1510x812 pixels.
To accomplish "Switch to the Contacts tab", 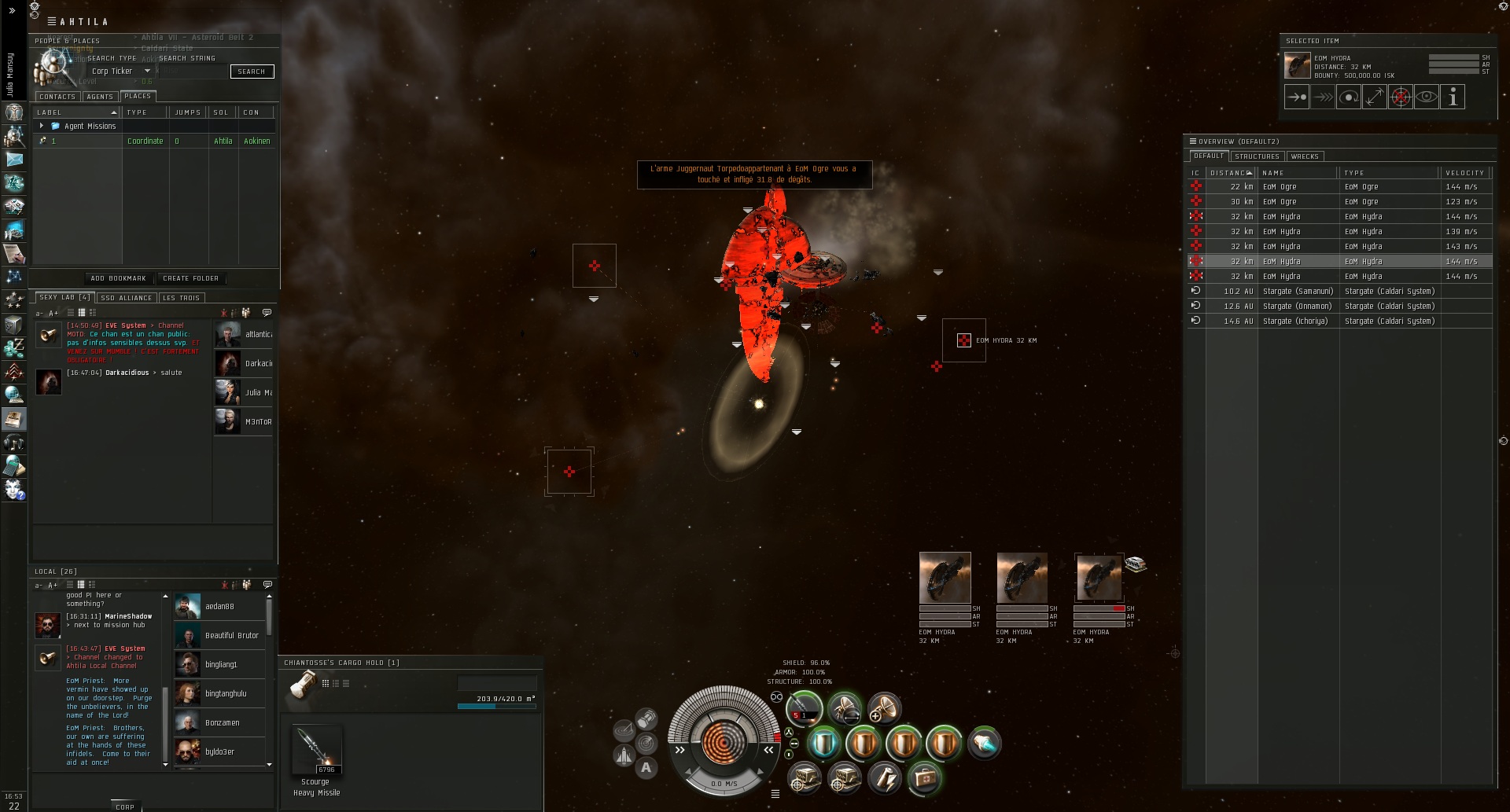I will coord(57,97).
